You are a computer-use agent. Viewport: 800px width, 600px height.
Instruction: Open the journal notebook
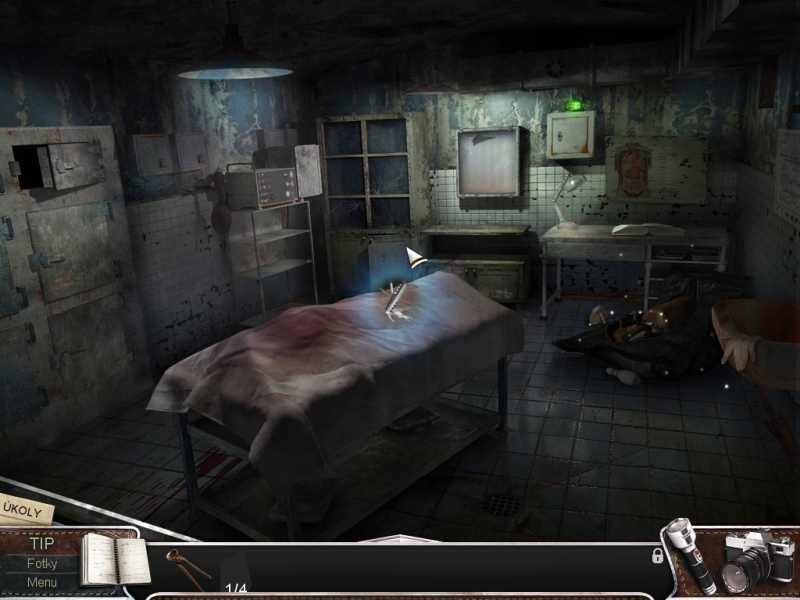coord(112,558)
